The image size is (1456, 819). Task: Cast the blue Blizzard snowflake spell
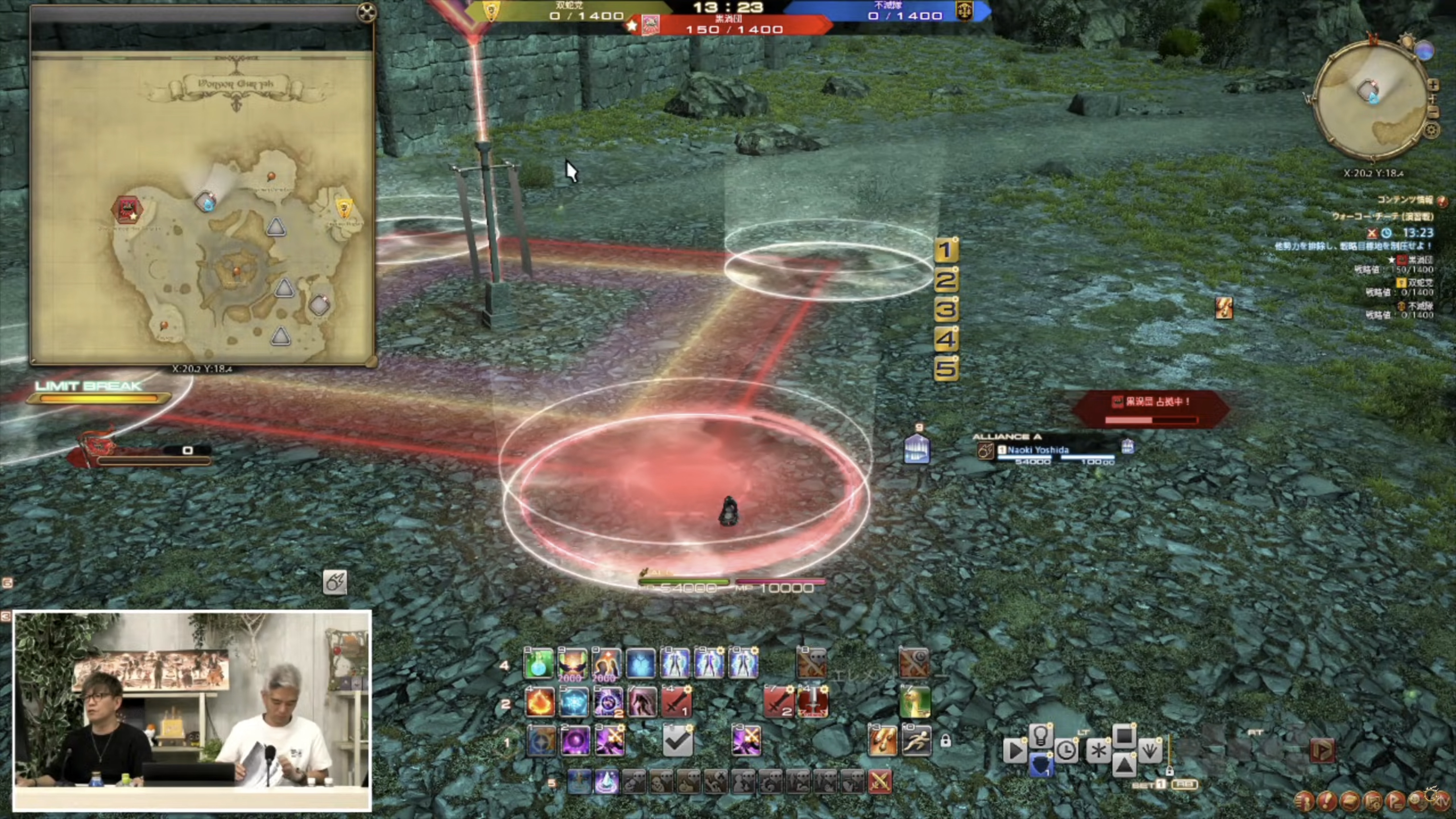pos(573,703)
